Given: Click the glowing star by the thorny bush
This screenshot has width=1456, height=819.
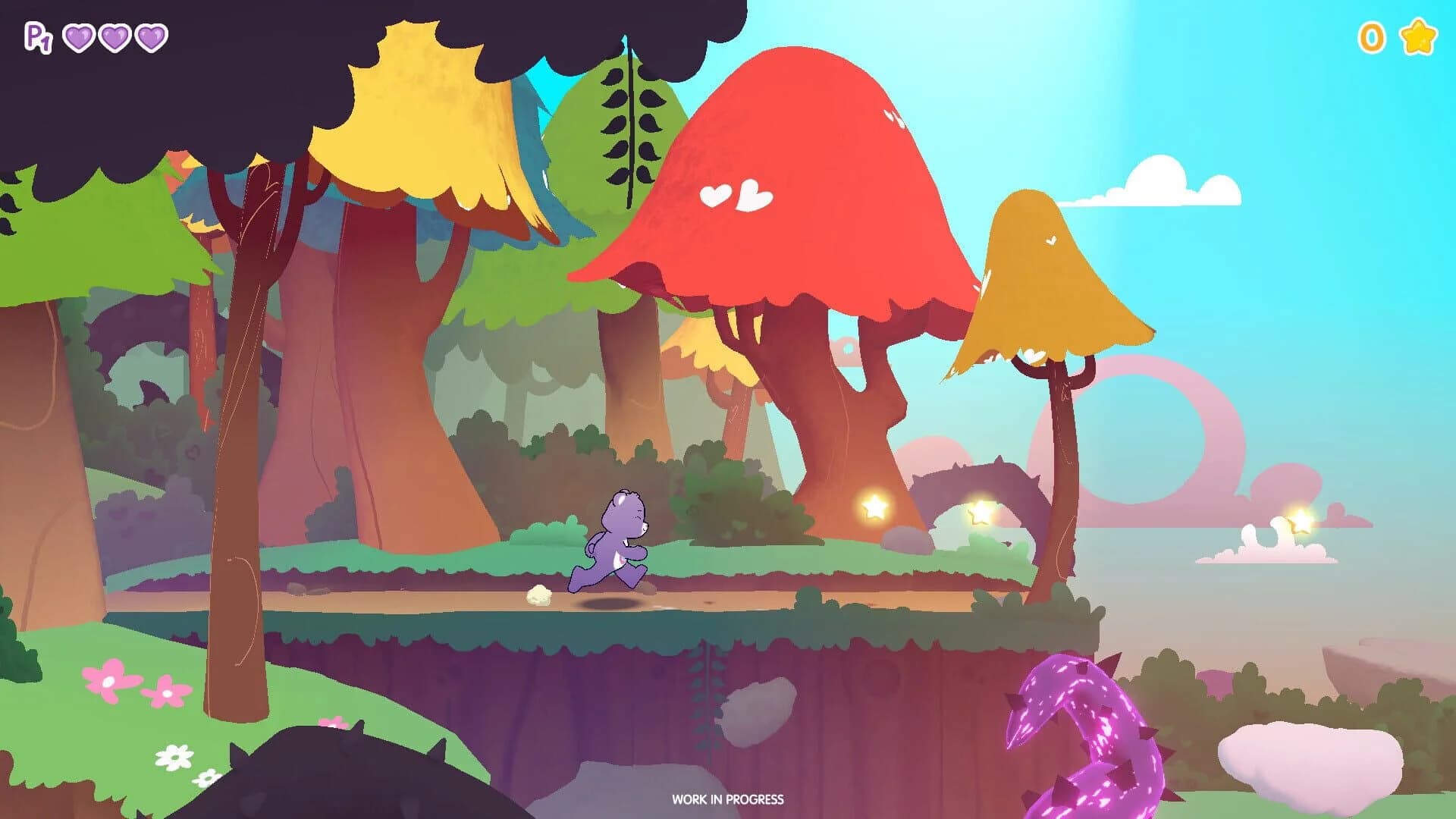Looking at the screenshot, I should coord(981,511).
